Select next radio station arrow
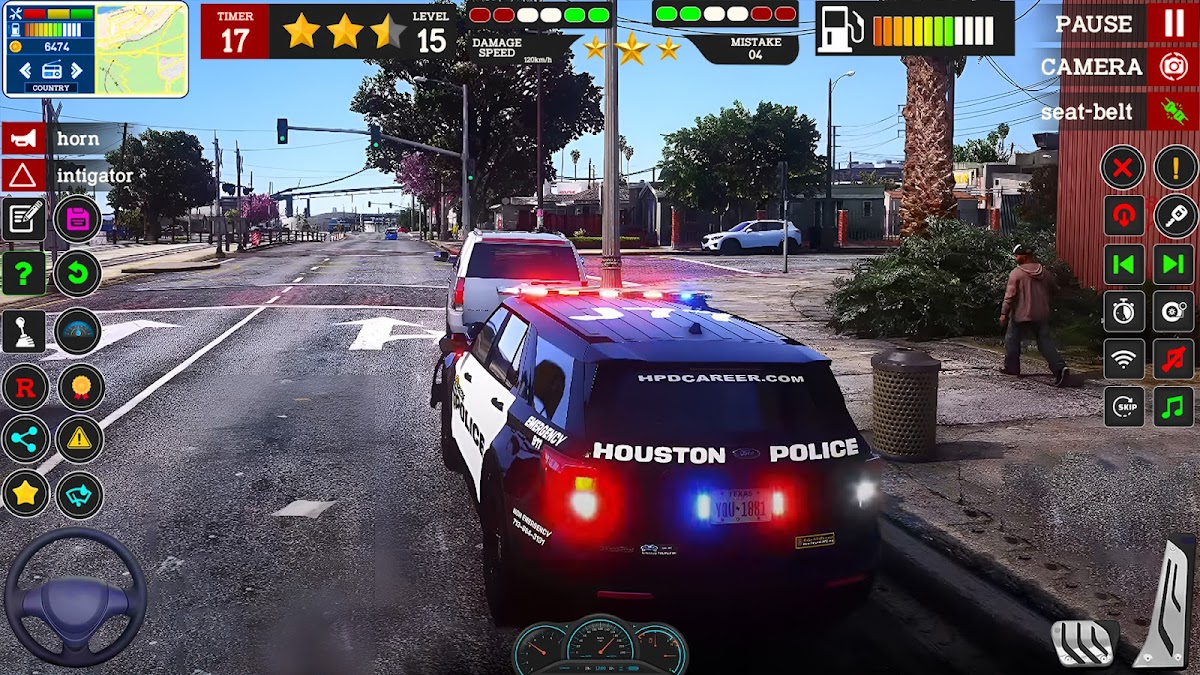Viewport: 1200px width, 675px height. point(81,70)
